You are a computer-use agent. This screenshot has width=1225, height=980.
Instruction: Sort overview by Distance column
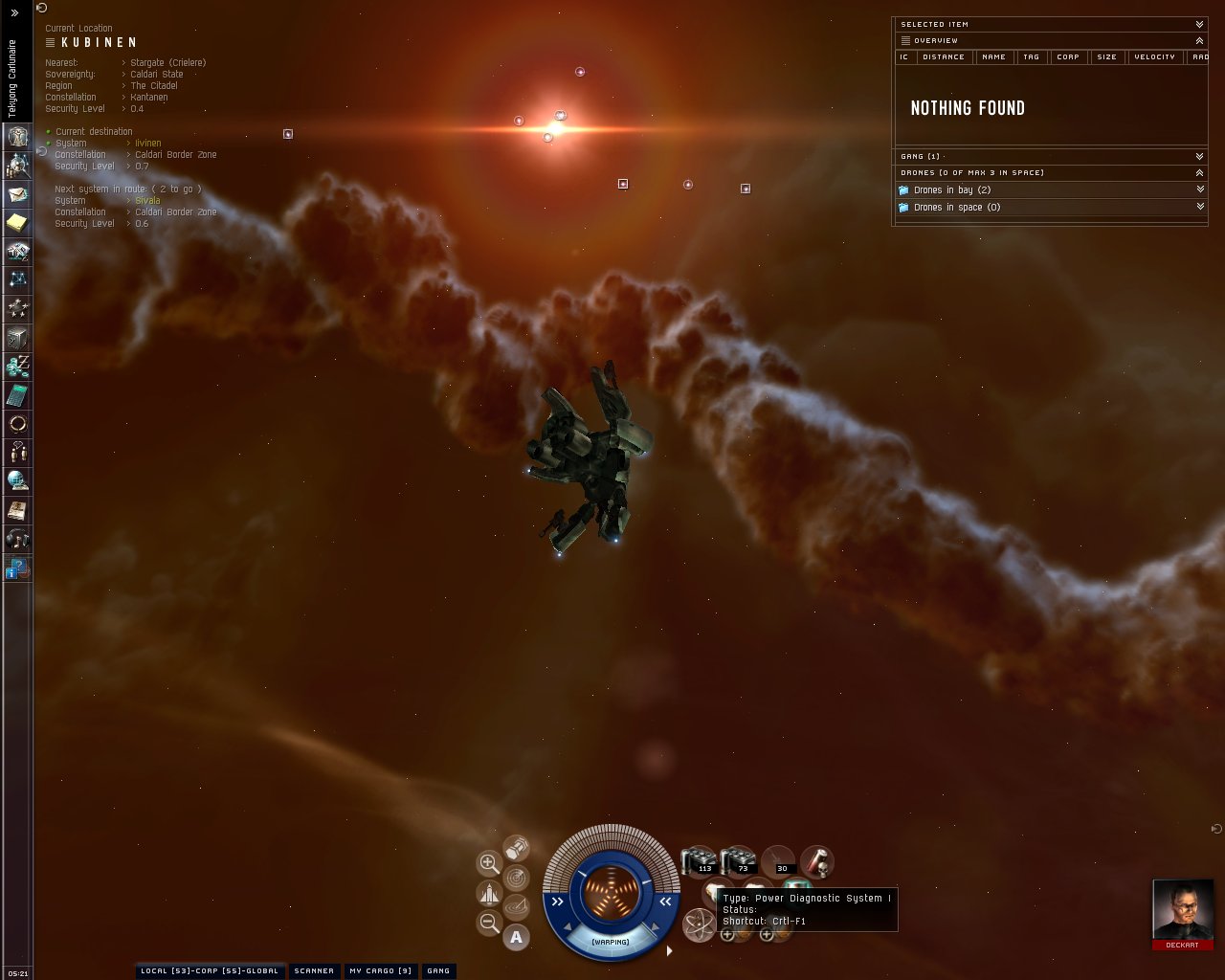point(944,57)
